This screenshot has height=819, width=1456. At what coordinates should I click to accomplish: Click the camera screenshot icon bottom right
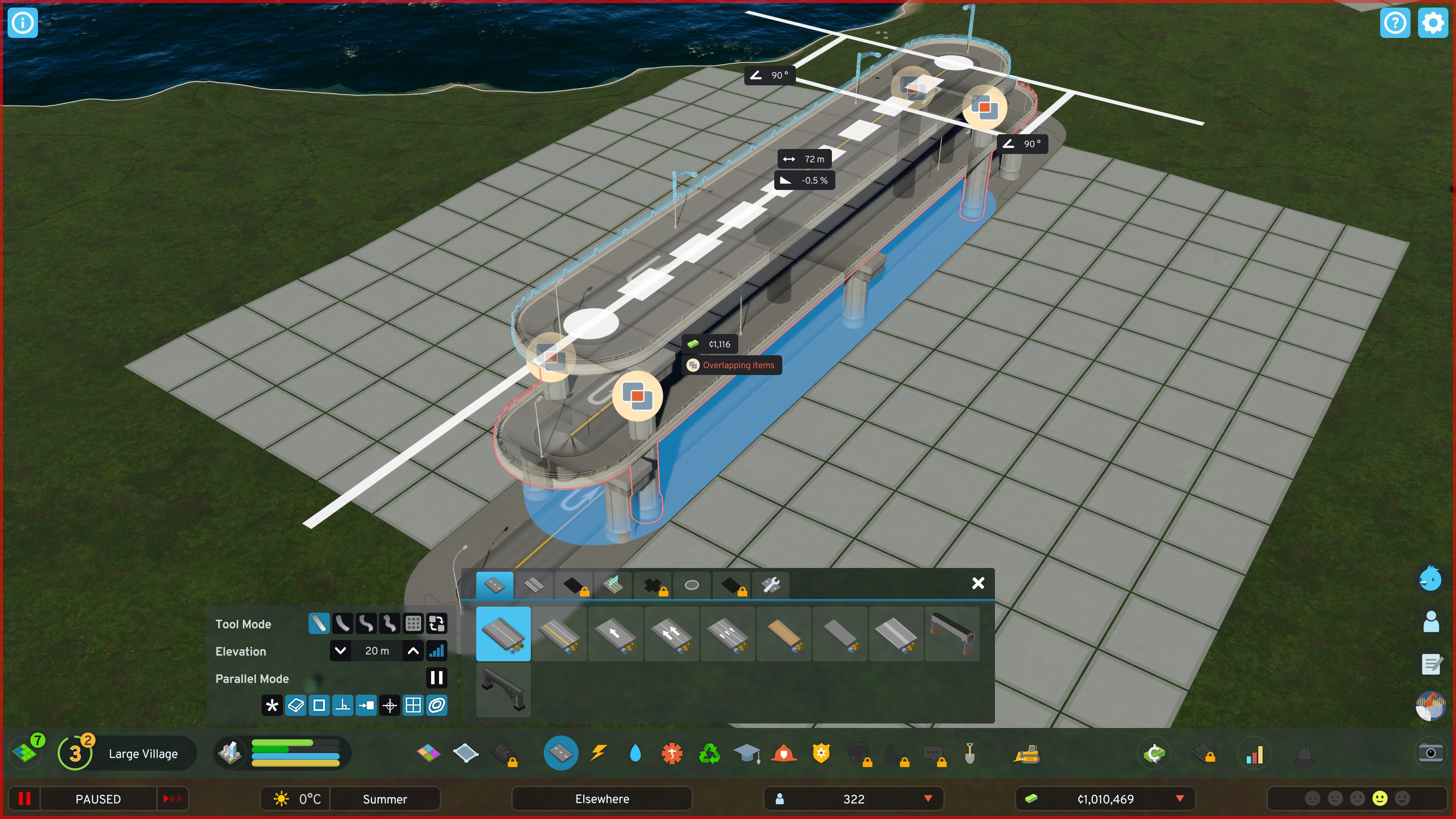click(x=1431, y=753)
